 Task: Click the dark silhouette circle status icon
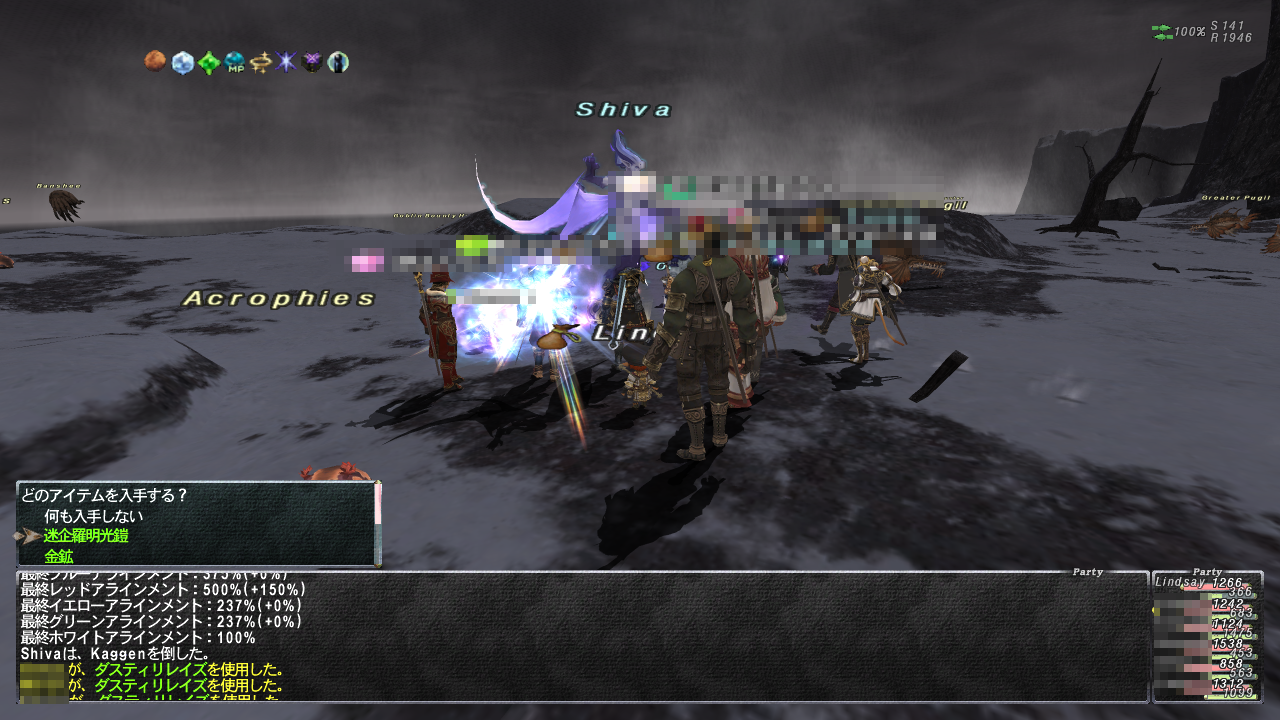(339, 63)
